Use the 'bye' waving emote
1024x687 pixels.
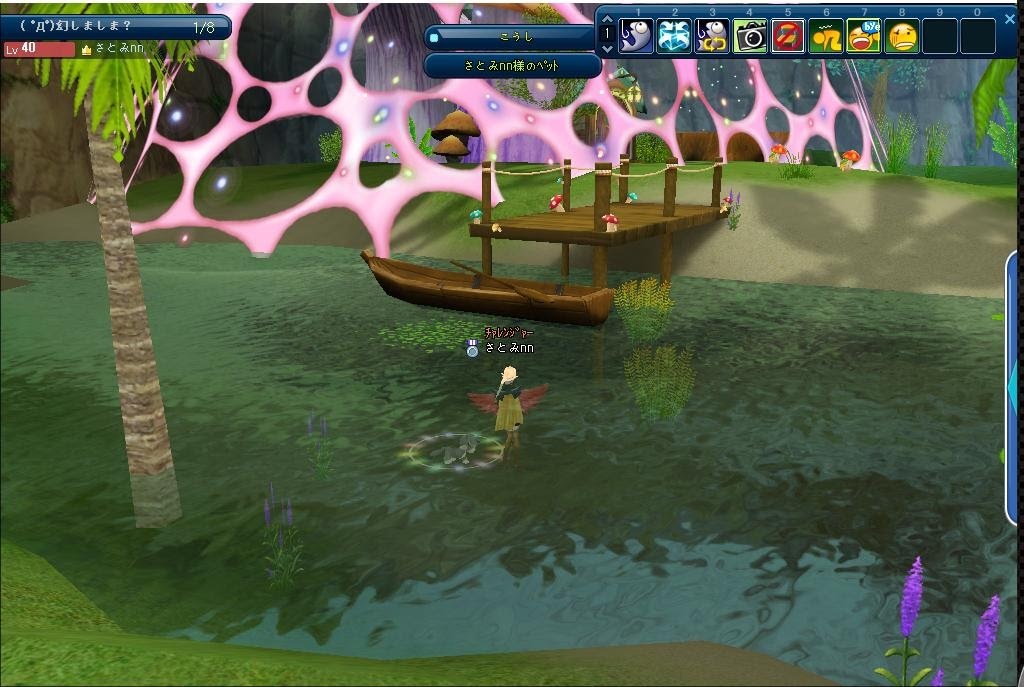(x=864, y=36)
